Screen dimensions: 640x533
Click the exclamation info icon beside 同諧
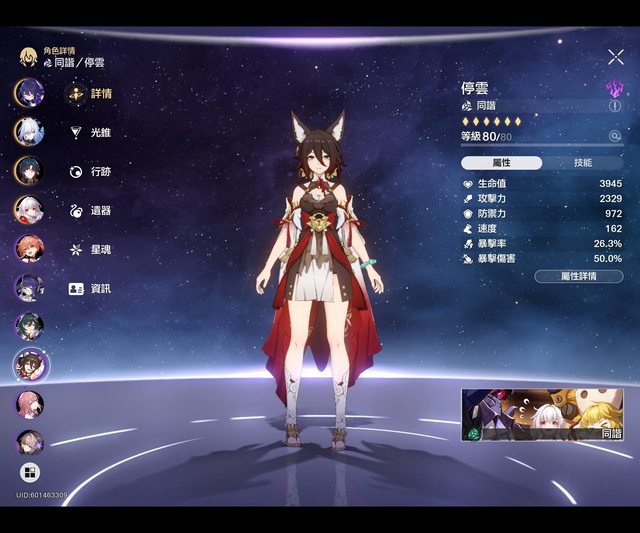point(615,106)
